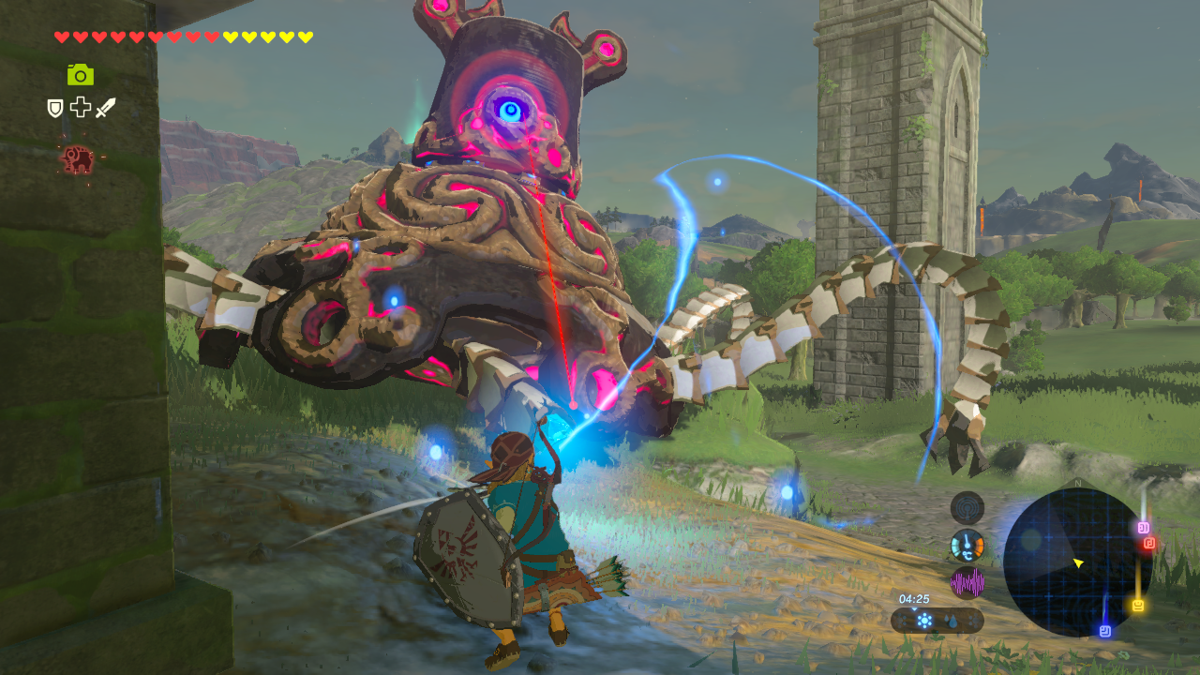Select the red marker on the minimap
This screenshot has width=1200, height=675.
click(1150, 543)
